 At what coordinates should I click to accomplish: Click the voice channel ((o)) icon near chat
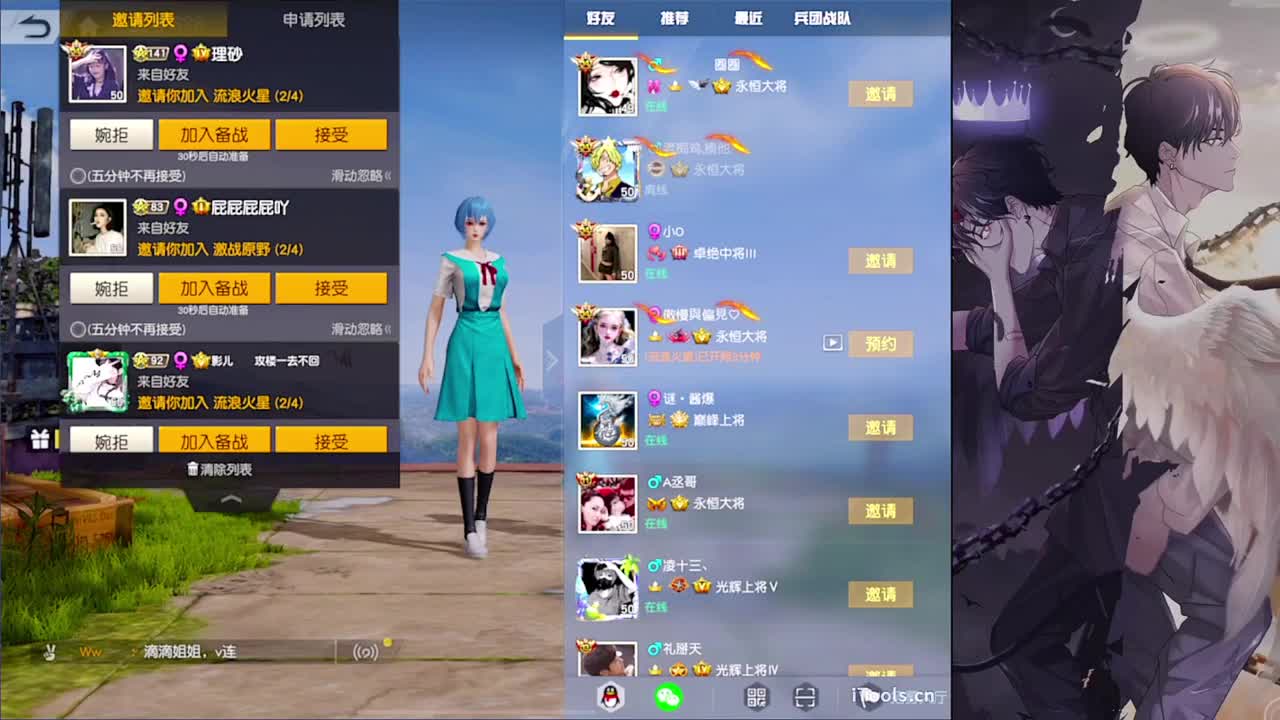click(x=364, y=650)
